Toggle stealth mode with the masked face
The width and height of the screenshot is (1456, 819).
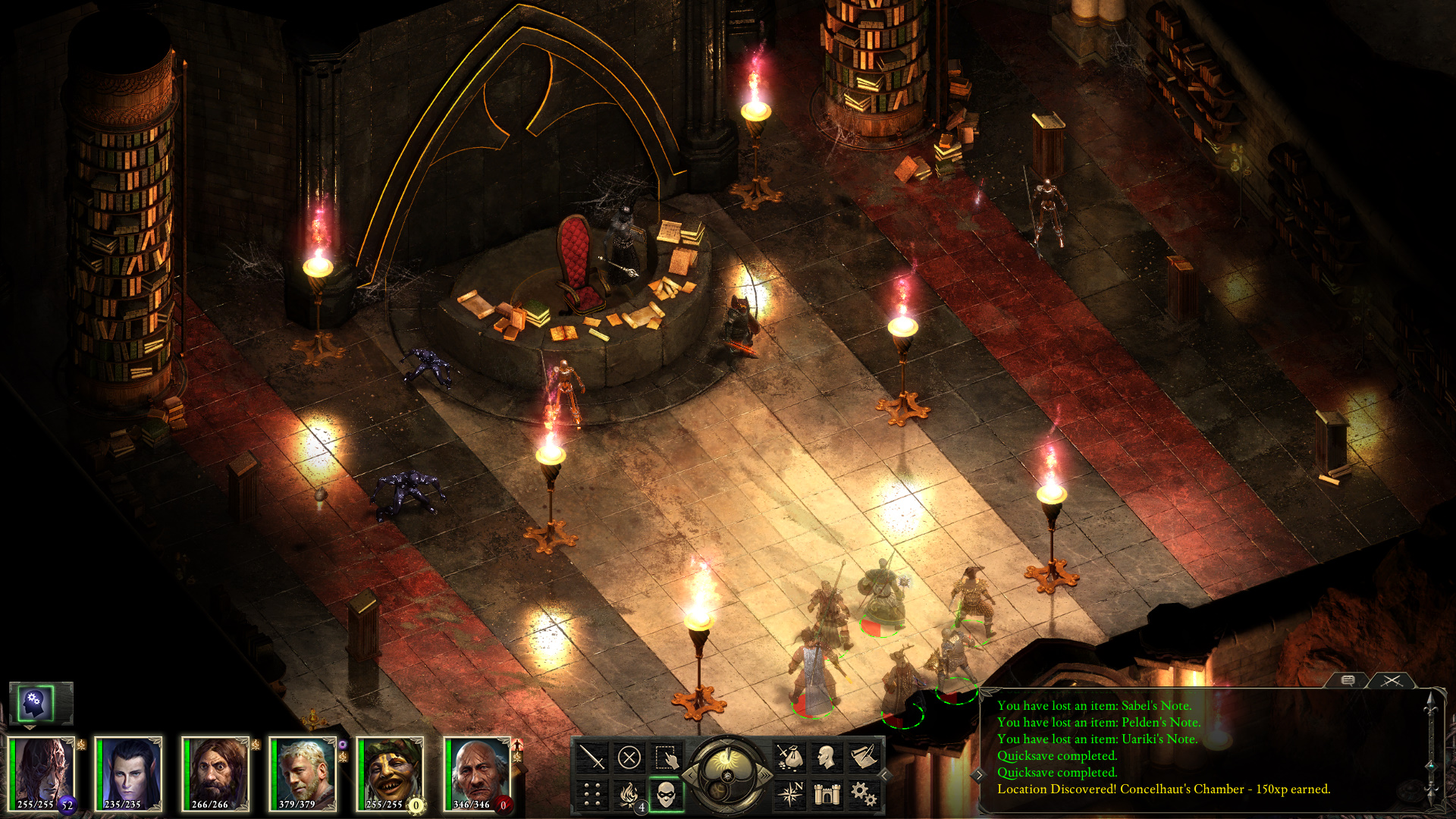(665, 795)
